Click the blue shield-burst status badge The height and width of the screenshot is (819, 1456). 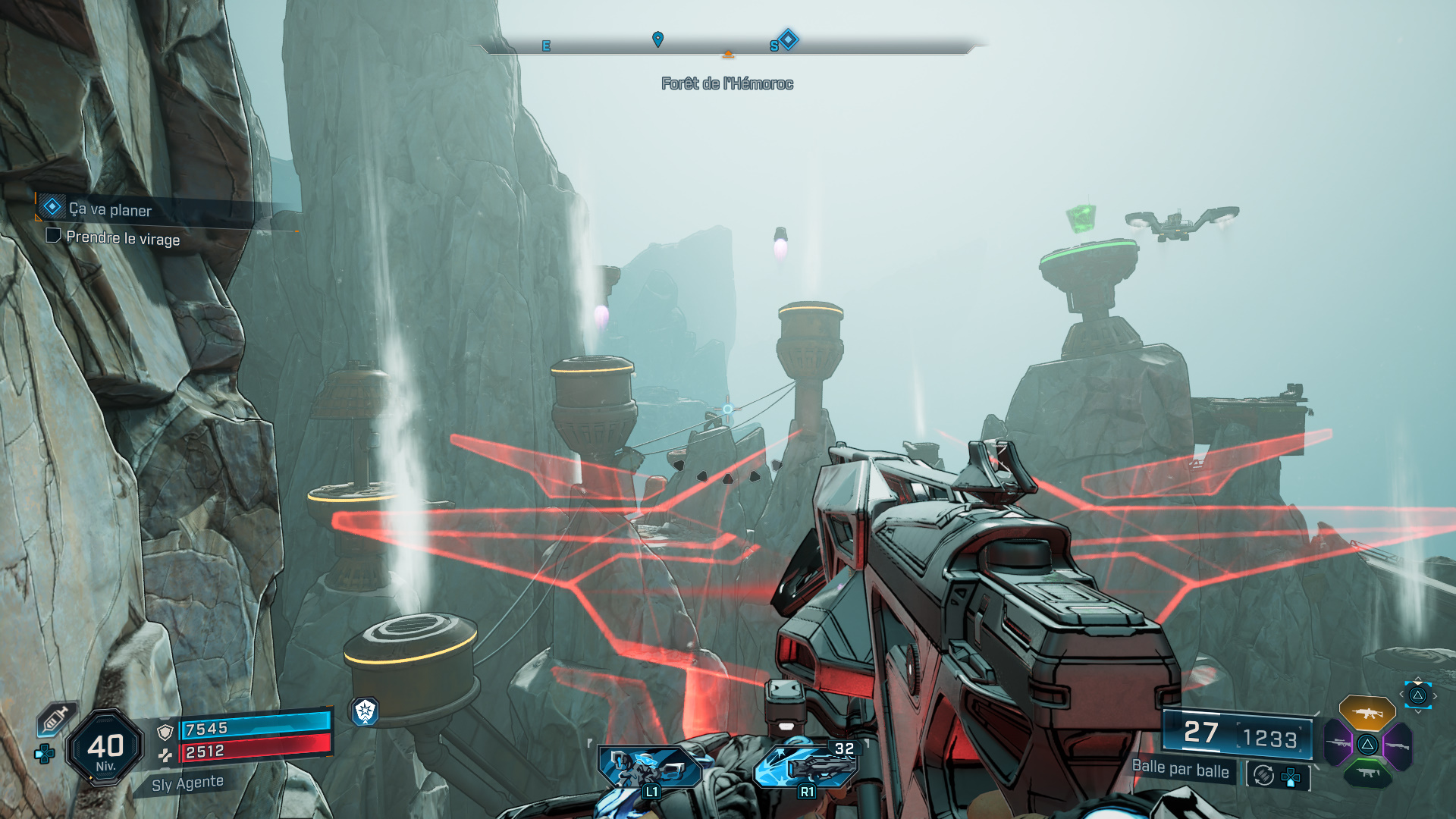[x=366, y=711]
